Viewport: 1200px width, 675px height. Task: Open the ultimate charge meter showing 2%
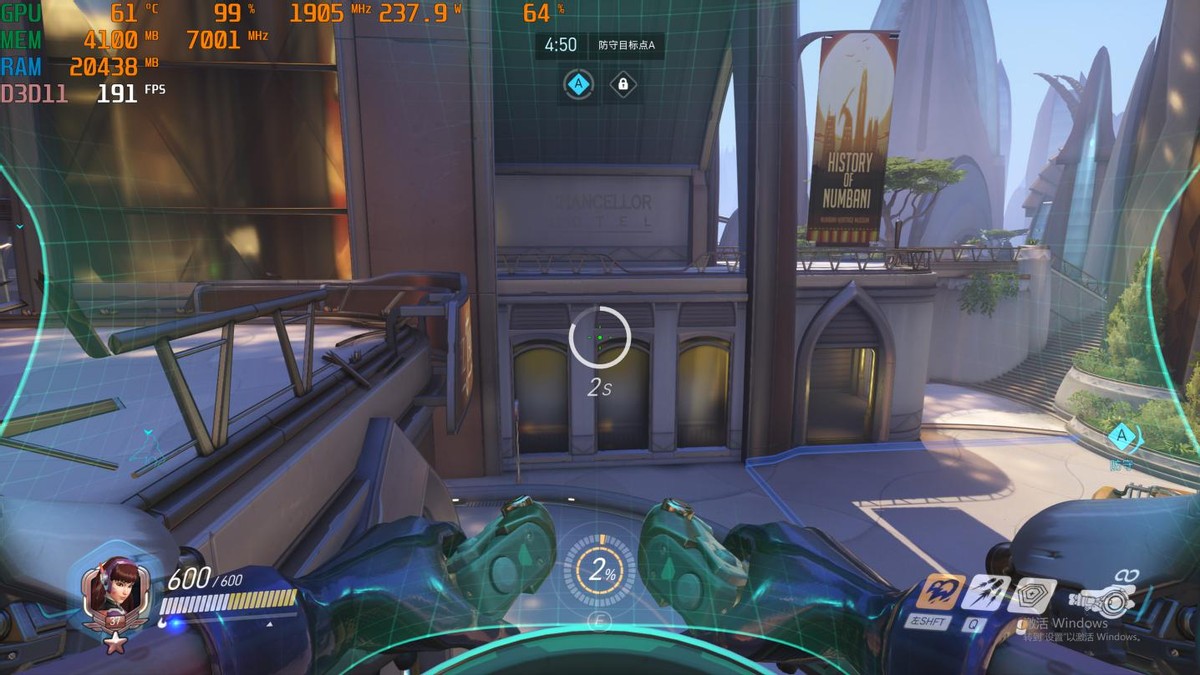click(600, 572)
